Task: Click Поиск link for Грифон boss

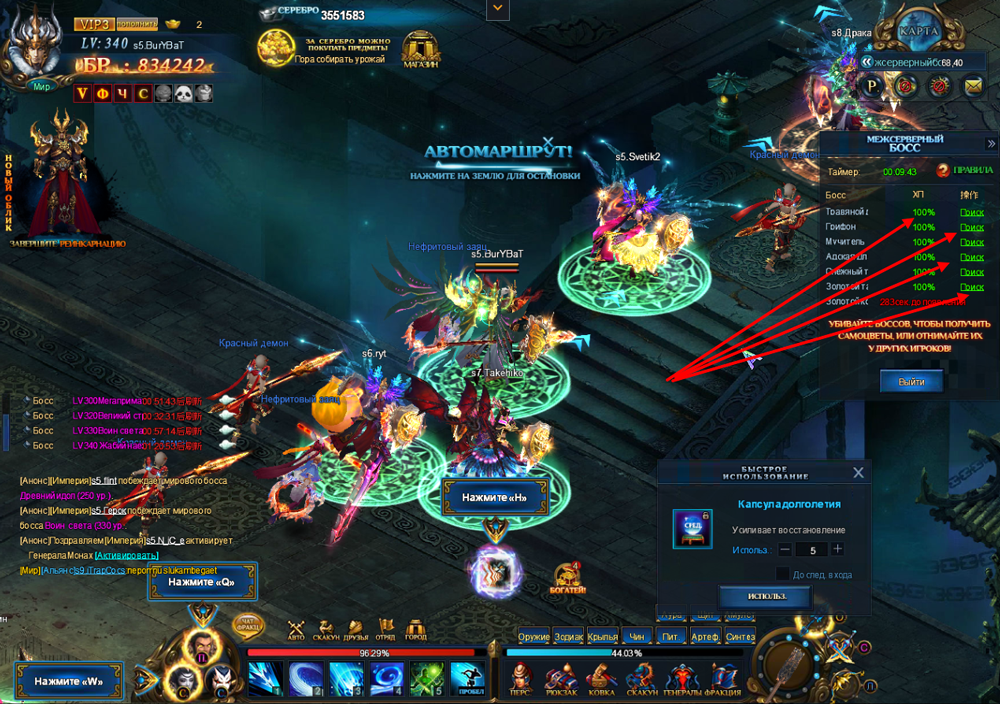Action: (971, 227)
